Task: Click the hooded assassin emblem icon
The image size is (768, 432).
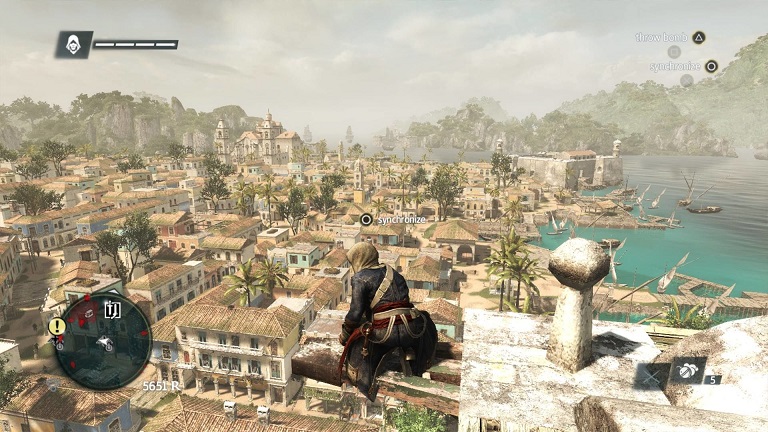Action: (74, 44)
